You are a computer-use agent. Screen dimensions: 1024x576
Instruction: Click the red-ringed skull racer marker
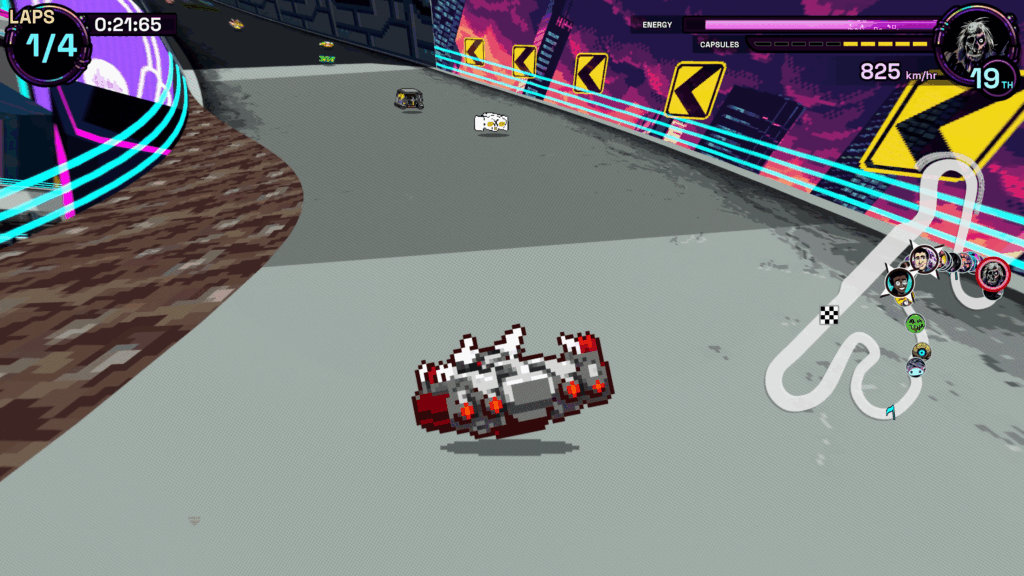992,273
